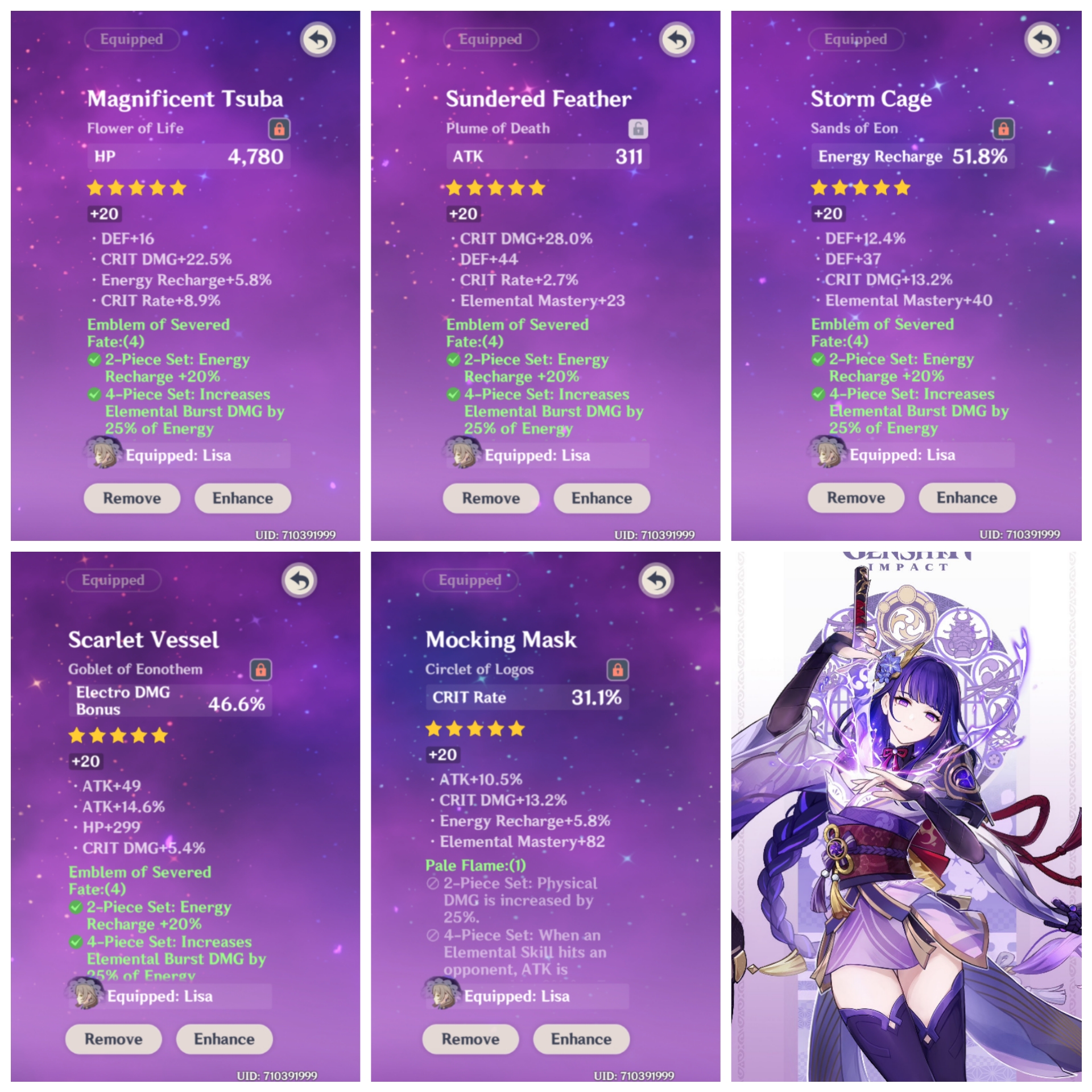
Task: Click the back arrow on Sundered Feather
Action: 676,39
